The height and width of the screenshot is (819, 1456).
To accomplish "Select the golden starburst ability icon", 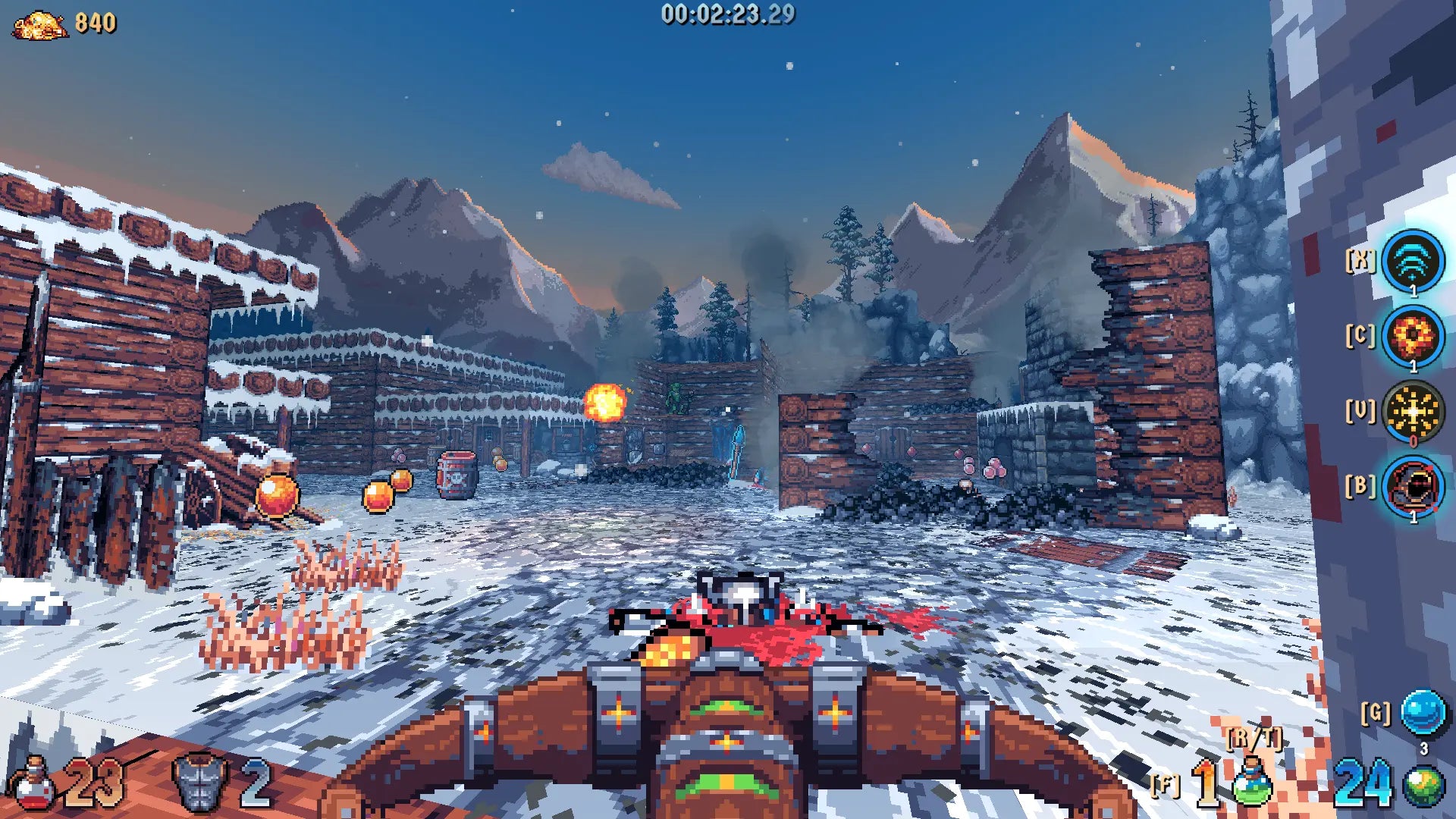I will click(1412, 412).
